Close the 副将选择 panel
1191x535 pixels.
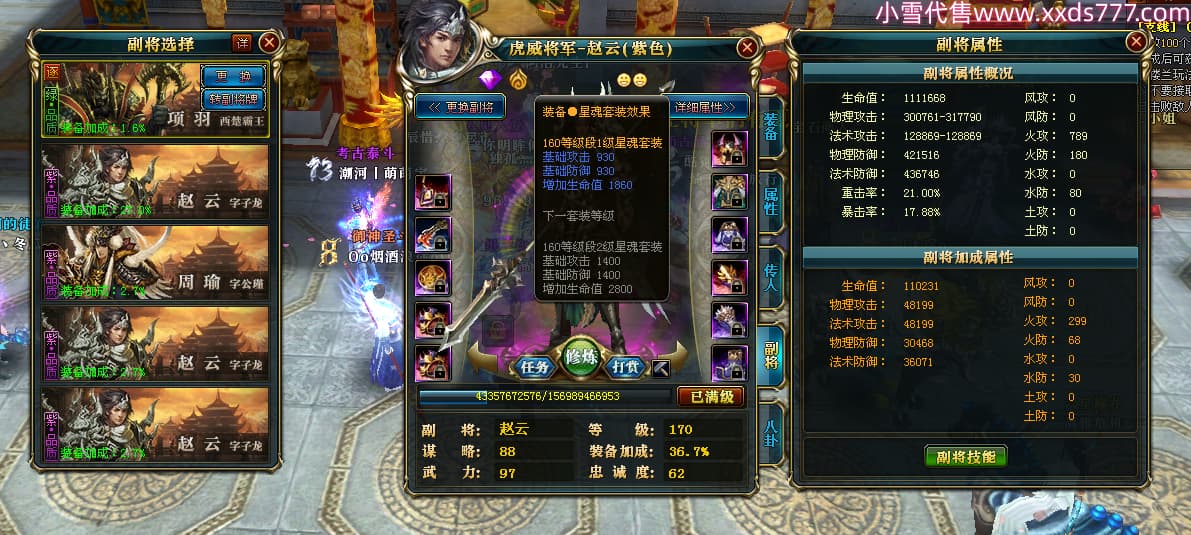269,43
